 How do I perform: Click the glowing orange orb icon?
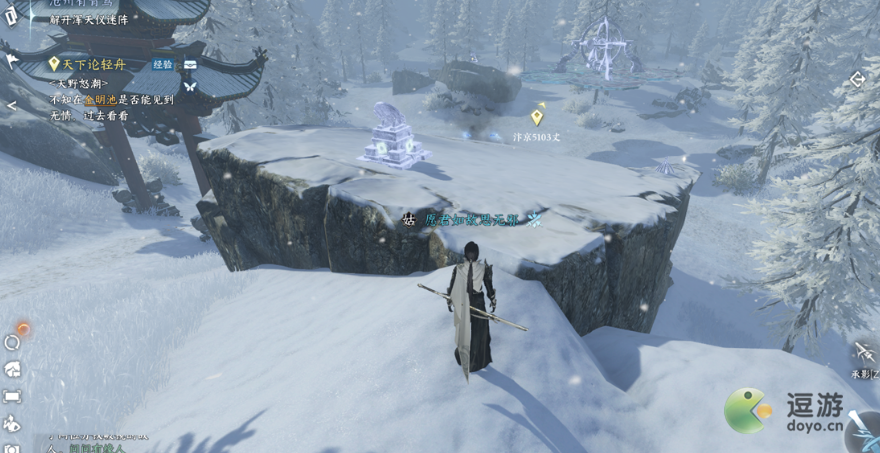tap(22, 327)
